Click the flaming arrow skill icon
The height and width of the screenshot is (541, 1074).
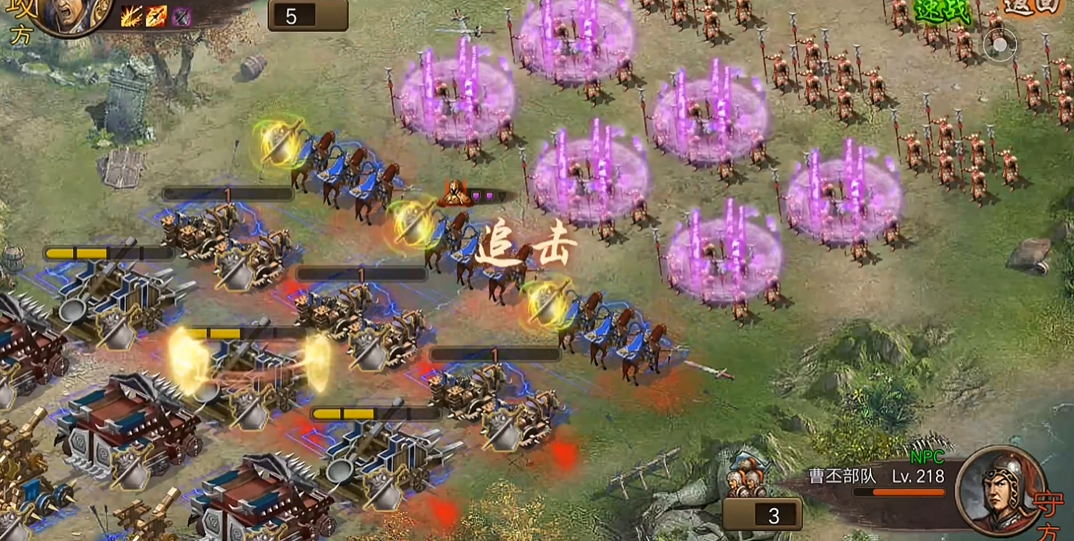(x=156, y=16)
